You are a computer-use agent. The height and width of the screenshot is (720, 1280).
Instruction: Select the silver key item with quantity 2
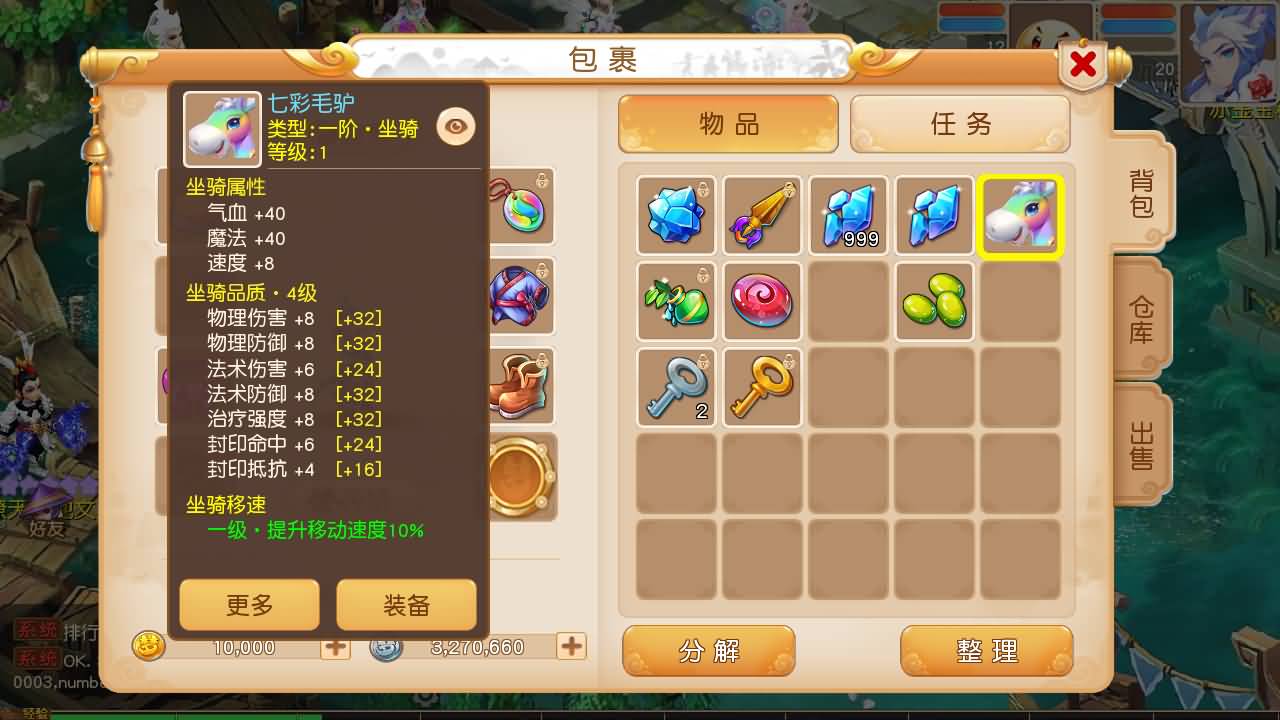[676, 387]
